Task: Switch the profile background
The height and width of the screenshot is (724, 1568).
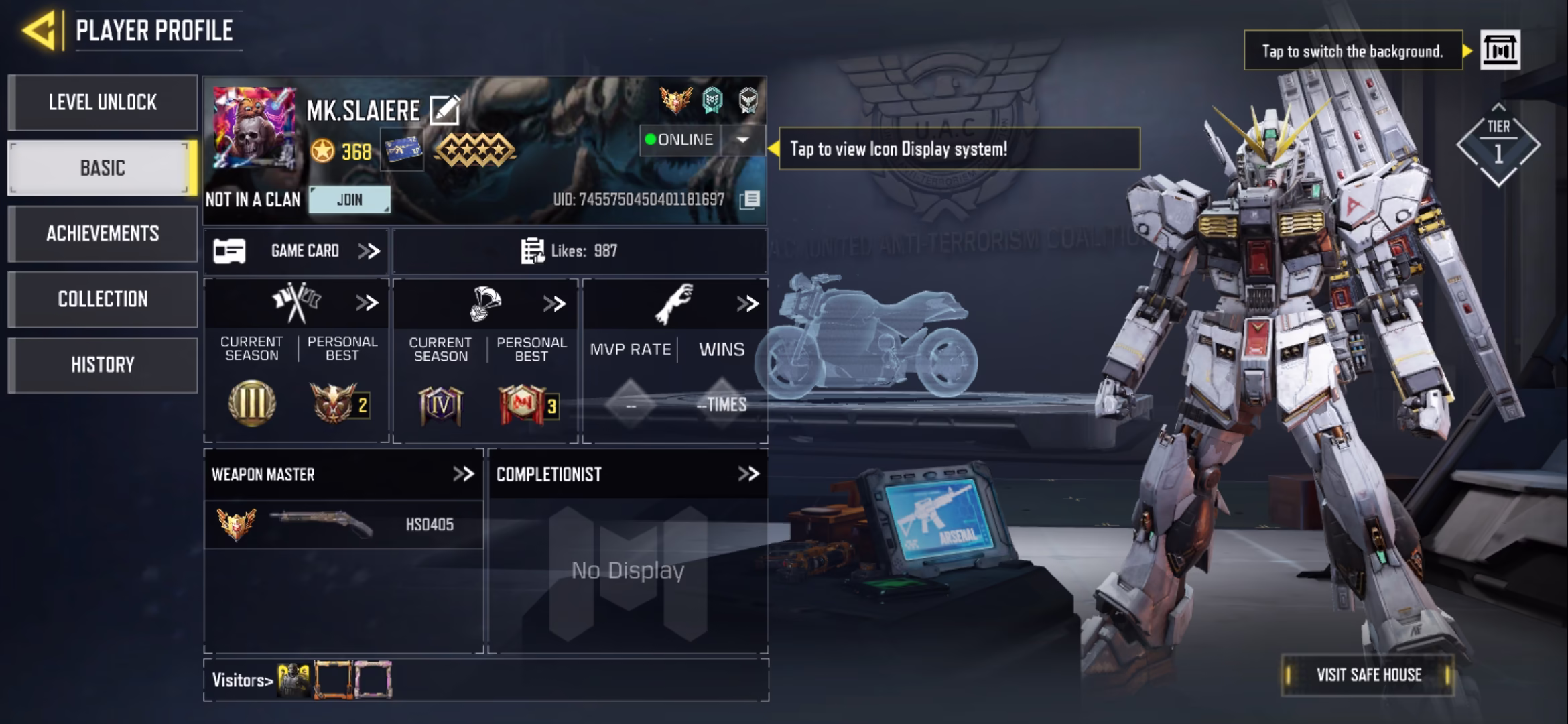Action: (x=1500, y=50)
